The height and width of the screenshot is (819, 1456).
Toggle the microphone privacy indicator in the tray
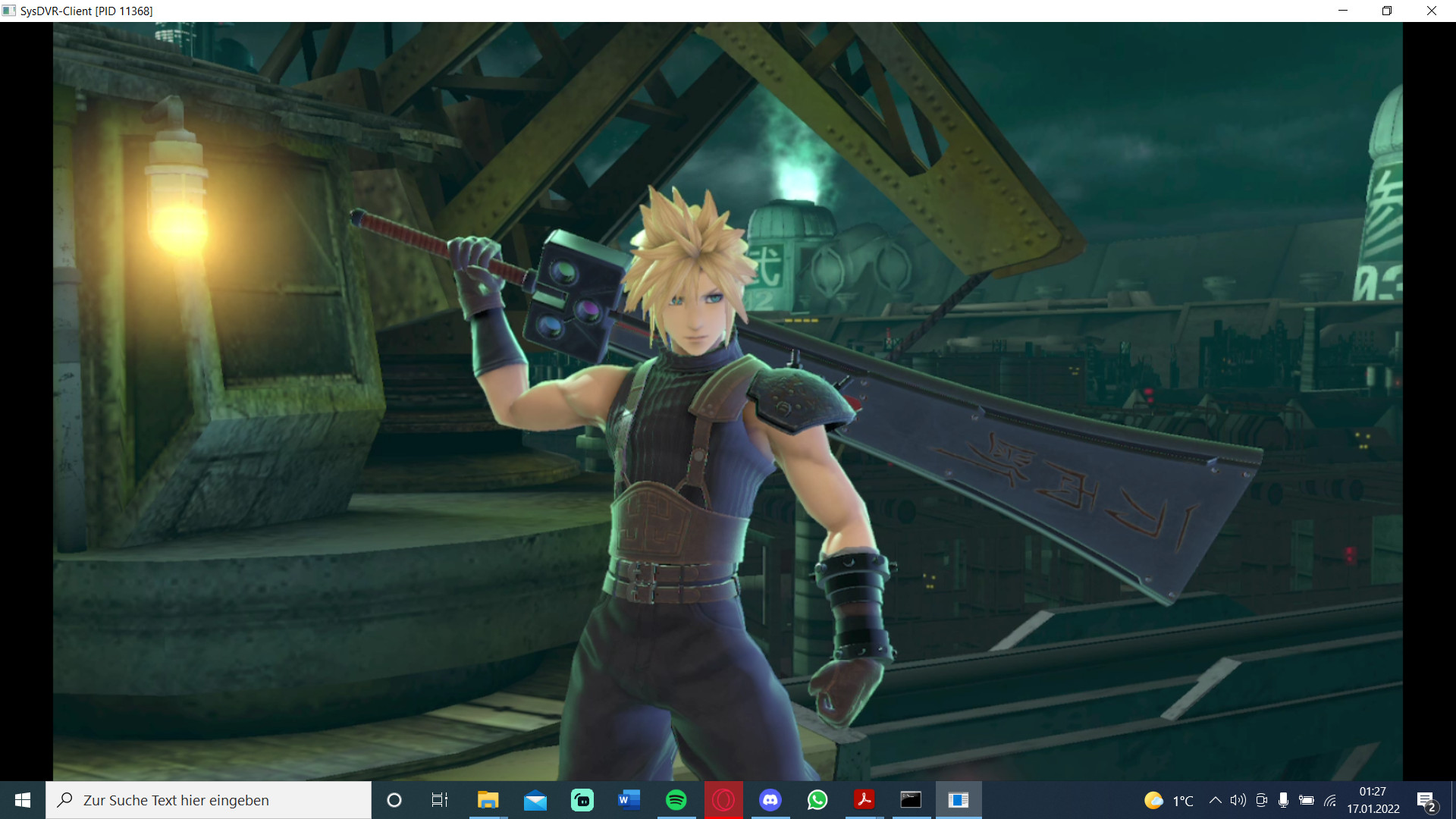click(1284, 800)
